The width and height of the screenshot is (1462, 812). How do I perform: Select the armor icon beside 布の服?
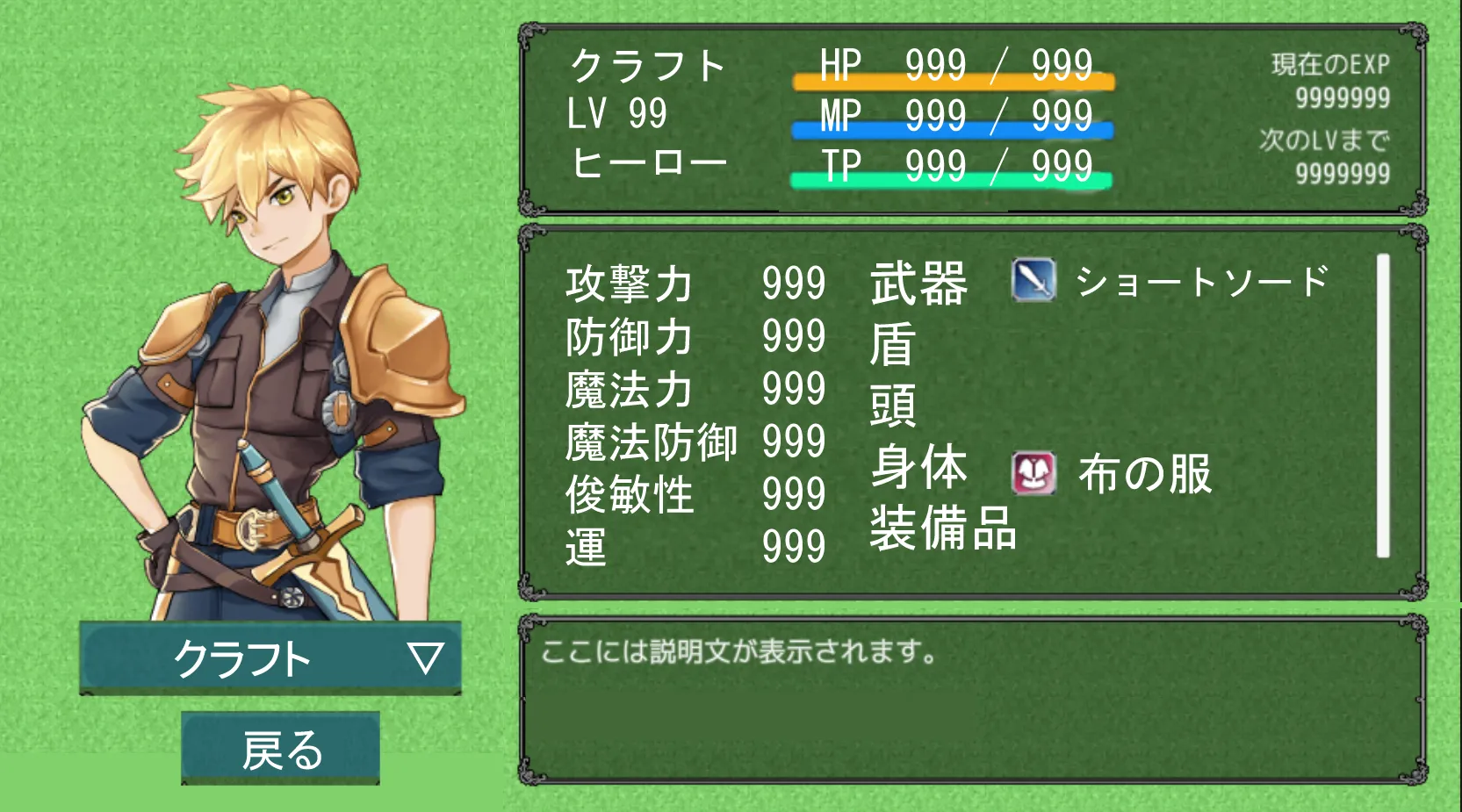click(x=1033, y=471)
